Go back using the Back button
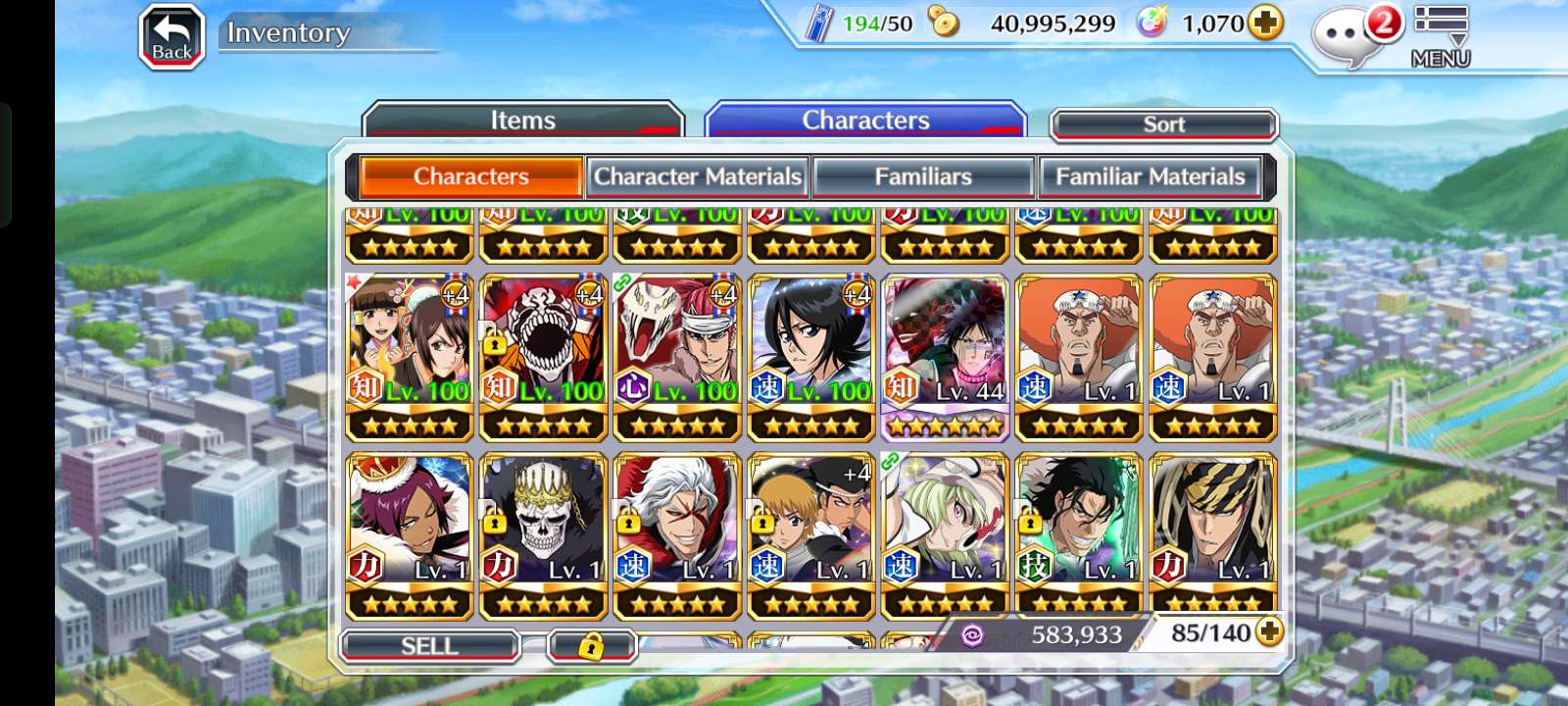 pos(171,38)
